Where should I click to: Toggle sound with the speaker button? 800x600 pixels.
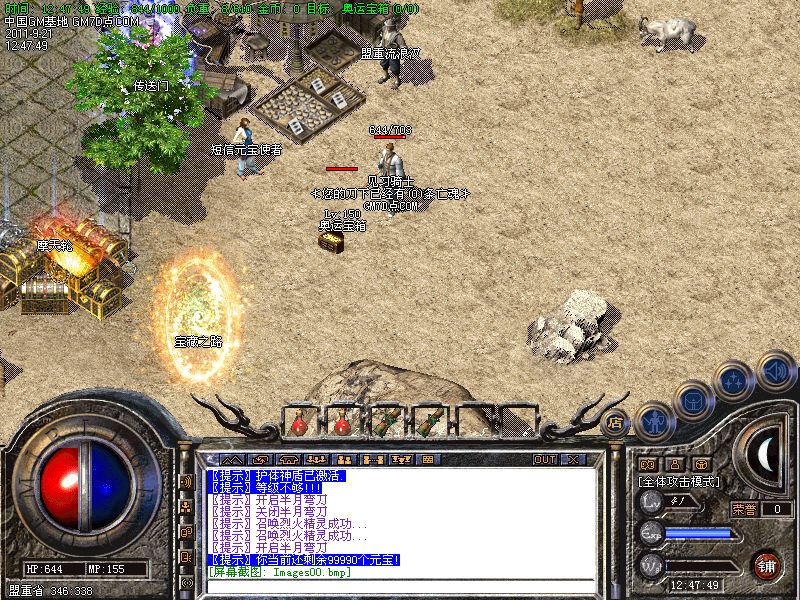(x=774, y=368)
